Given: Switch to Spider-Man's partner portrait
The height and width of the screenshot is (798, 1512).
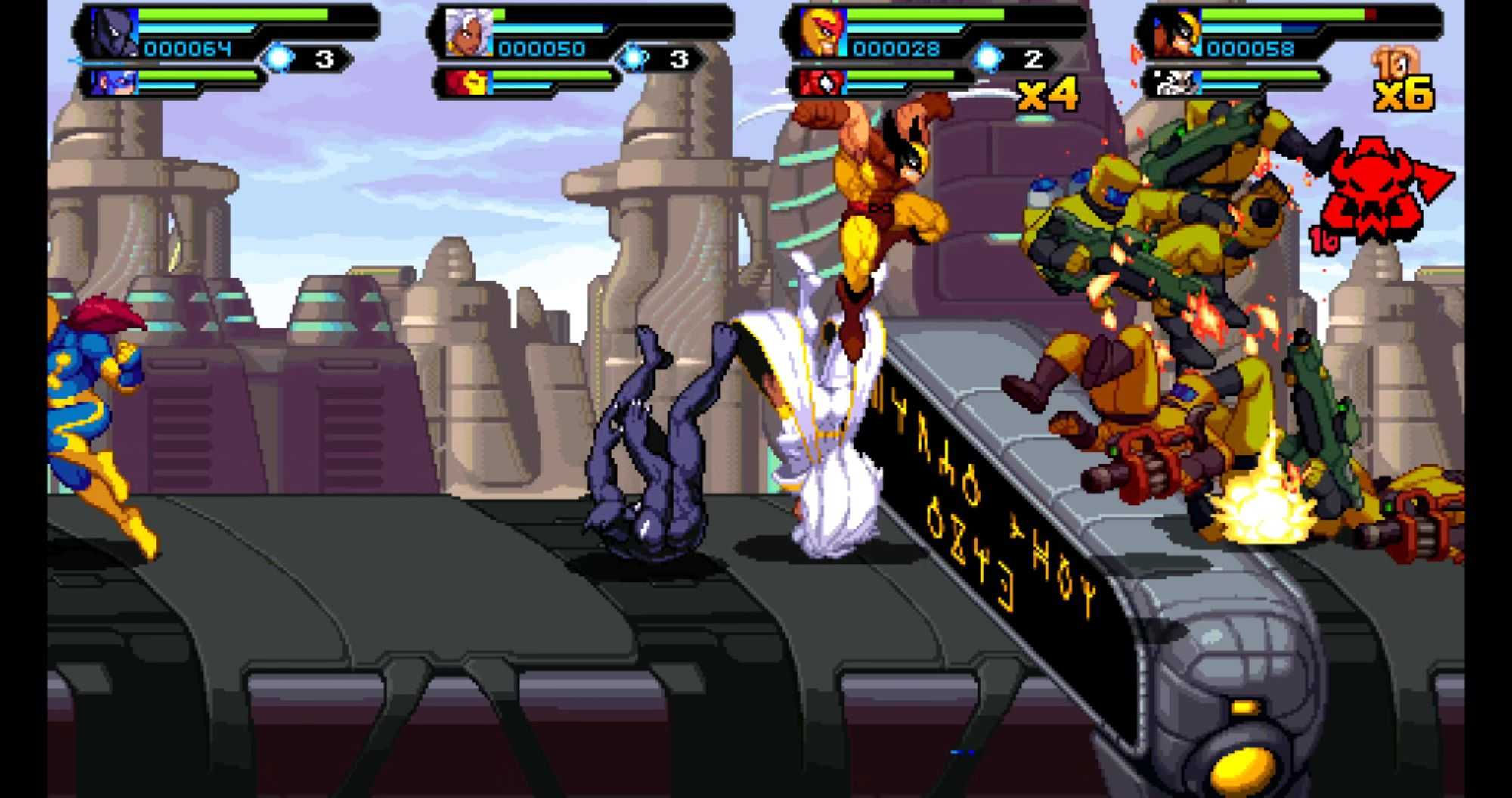Looking at the screenshot, I should point(822,82).
